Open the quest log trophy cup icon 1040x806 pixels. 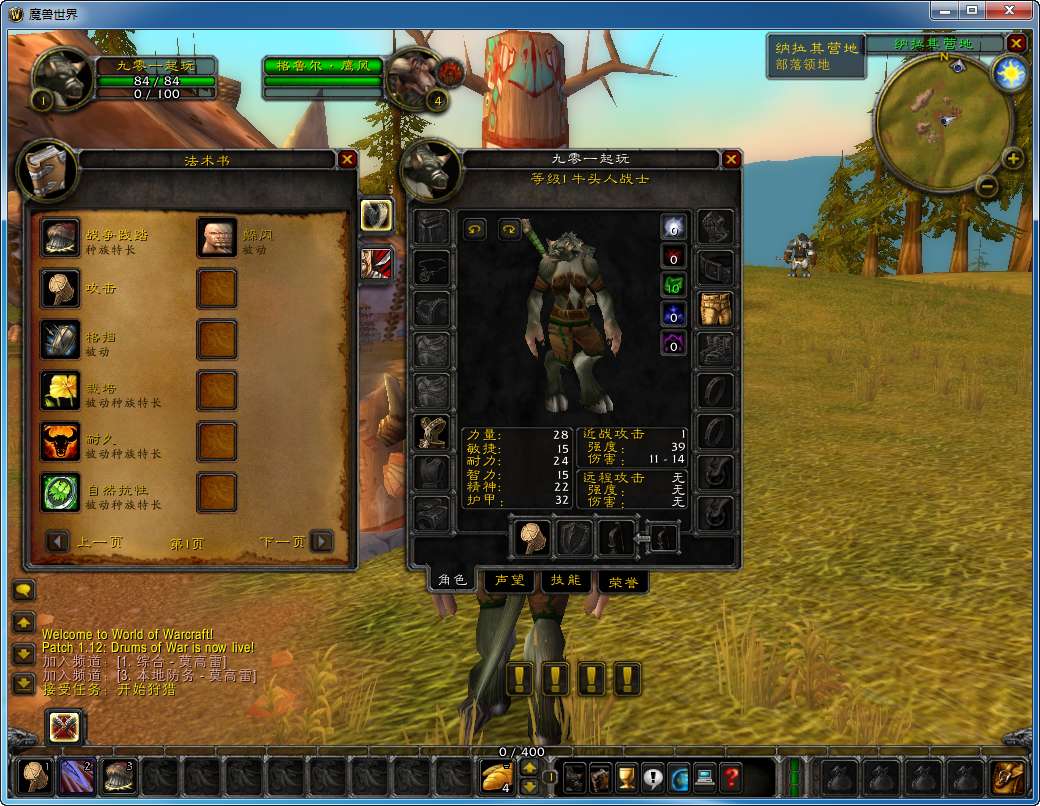pos(627,776)
